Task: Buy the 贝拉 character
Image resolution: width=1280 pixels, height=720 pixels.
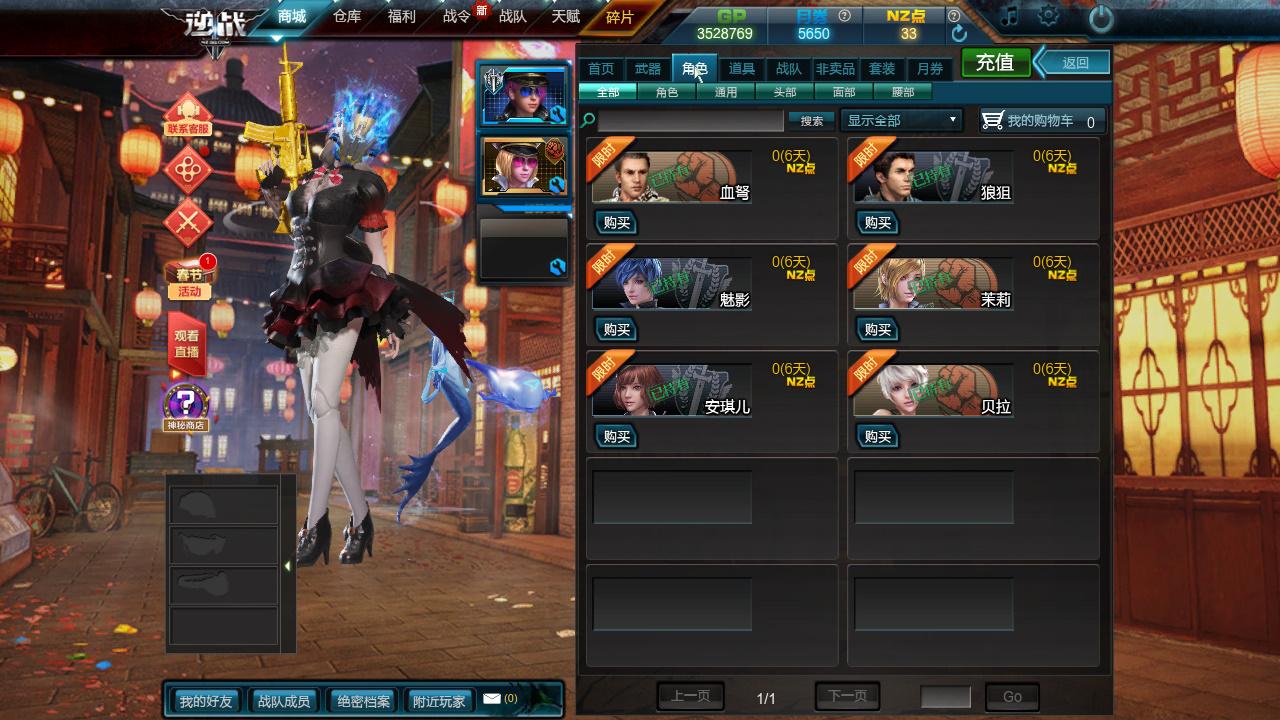Action: pos(877,437)
